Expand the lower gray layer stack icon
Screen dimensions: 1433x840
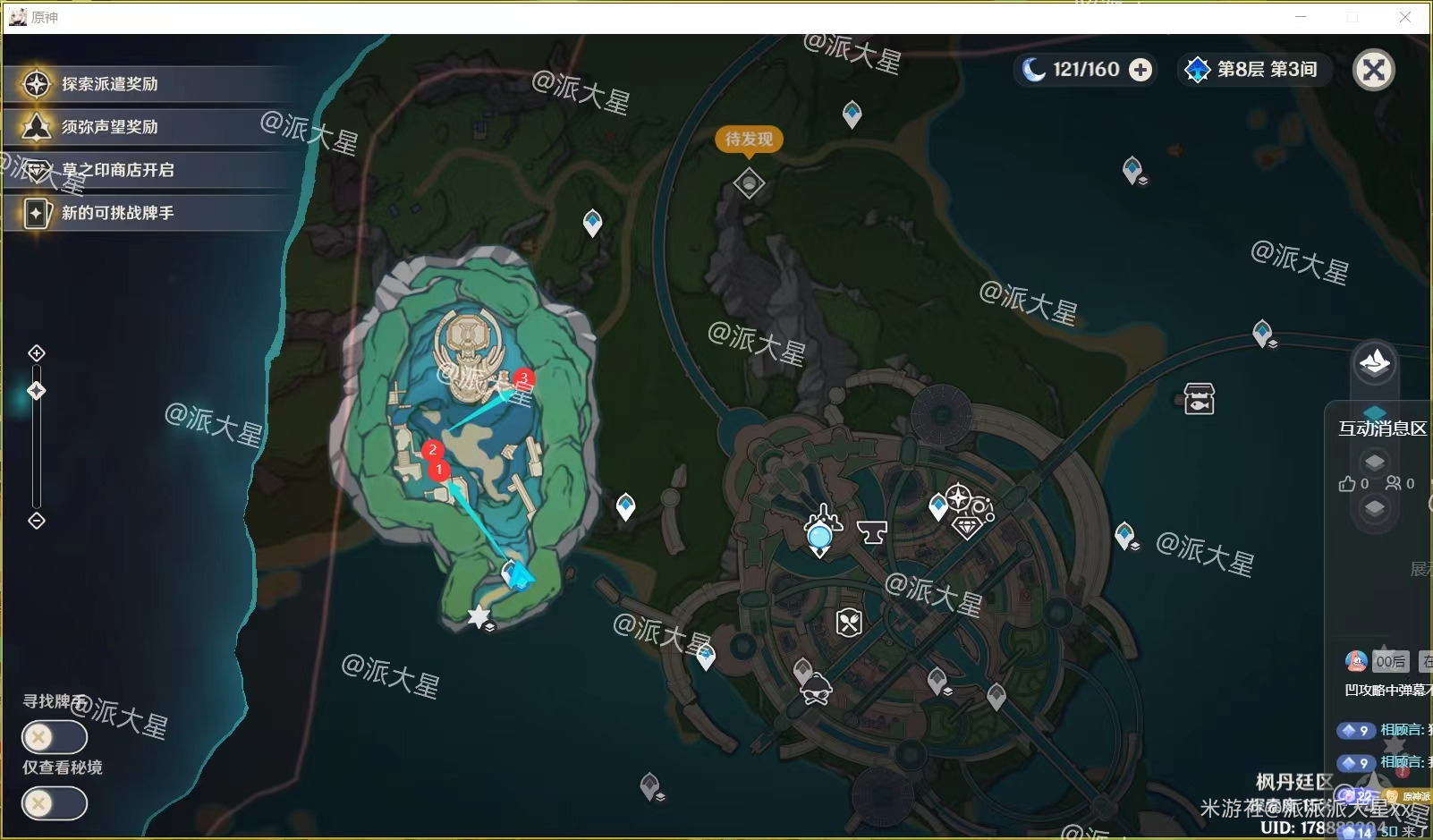coord(1375,505)
